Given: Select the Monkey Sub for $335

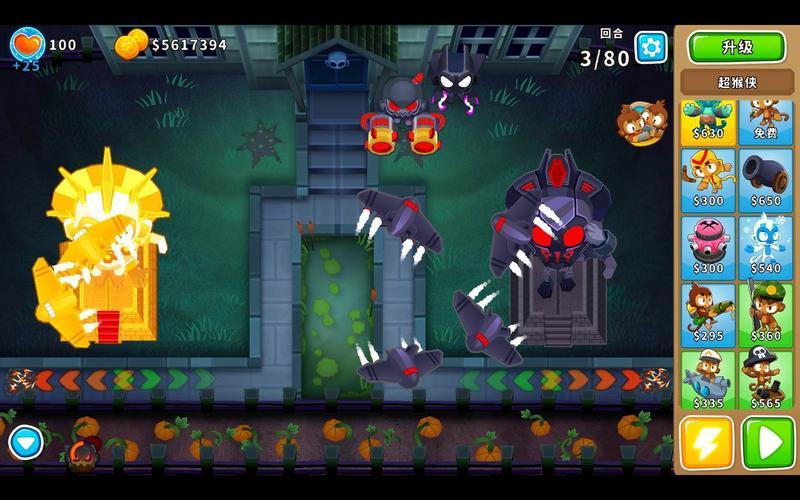Looking at the screenshot, I should [708, 380].
